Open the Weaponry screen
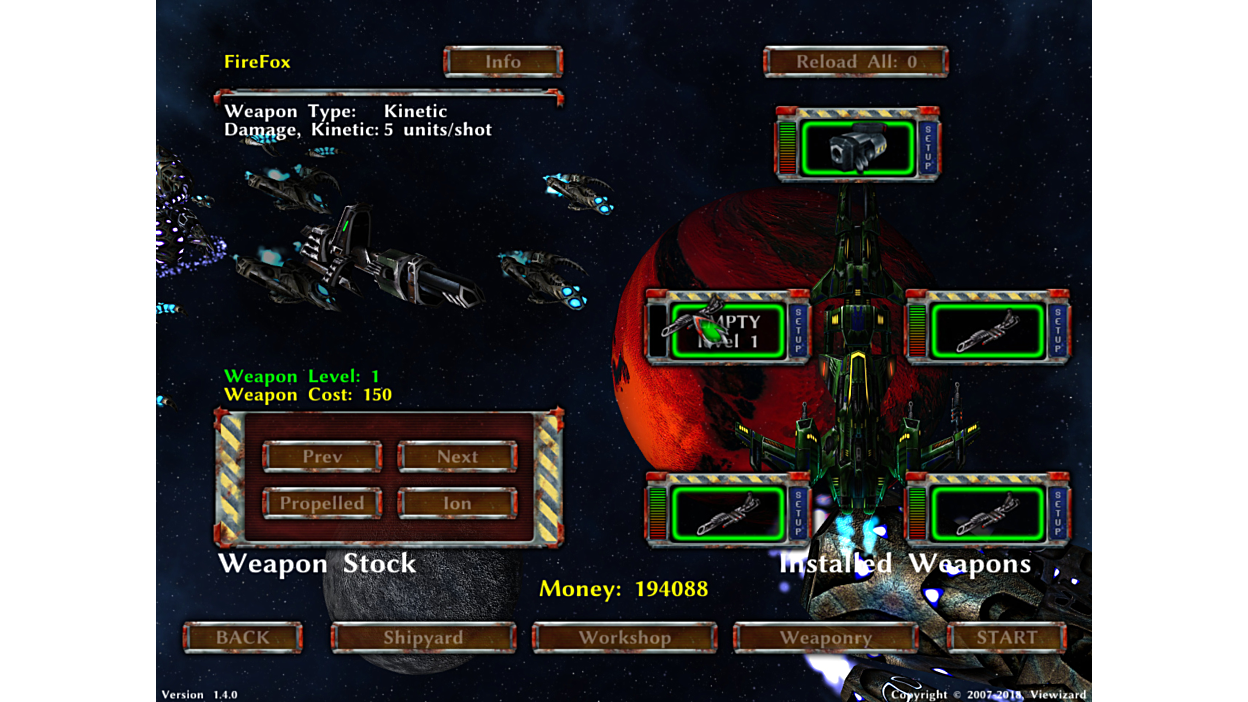Viewport: 1248px width, 702px height. (825, 638)
